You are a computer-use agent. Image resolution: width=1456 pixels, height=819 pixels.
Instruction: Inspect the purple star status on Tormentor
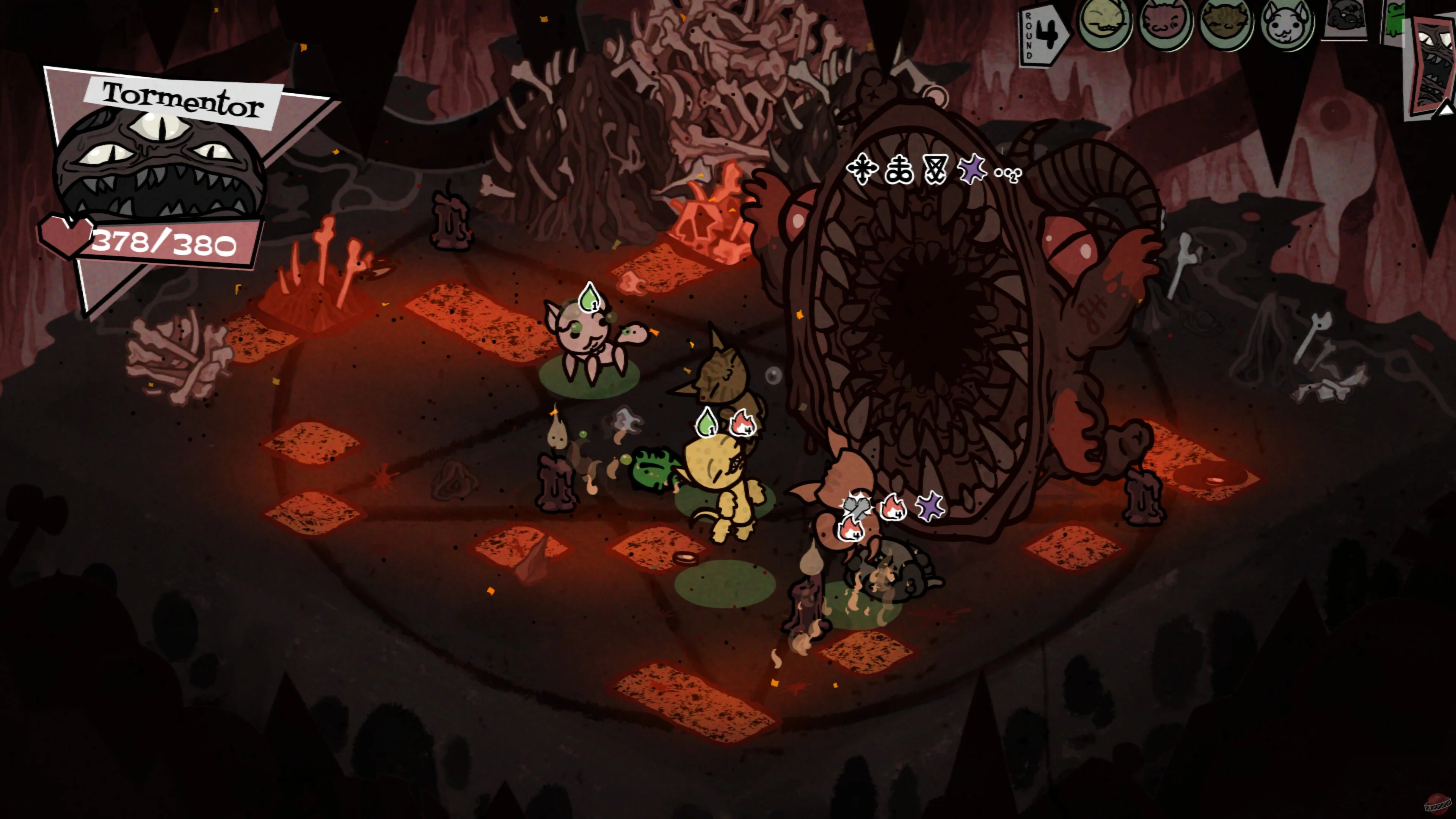tap(971, 169)
